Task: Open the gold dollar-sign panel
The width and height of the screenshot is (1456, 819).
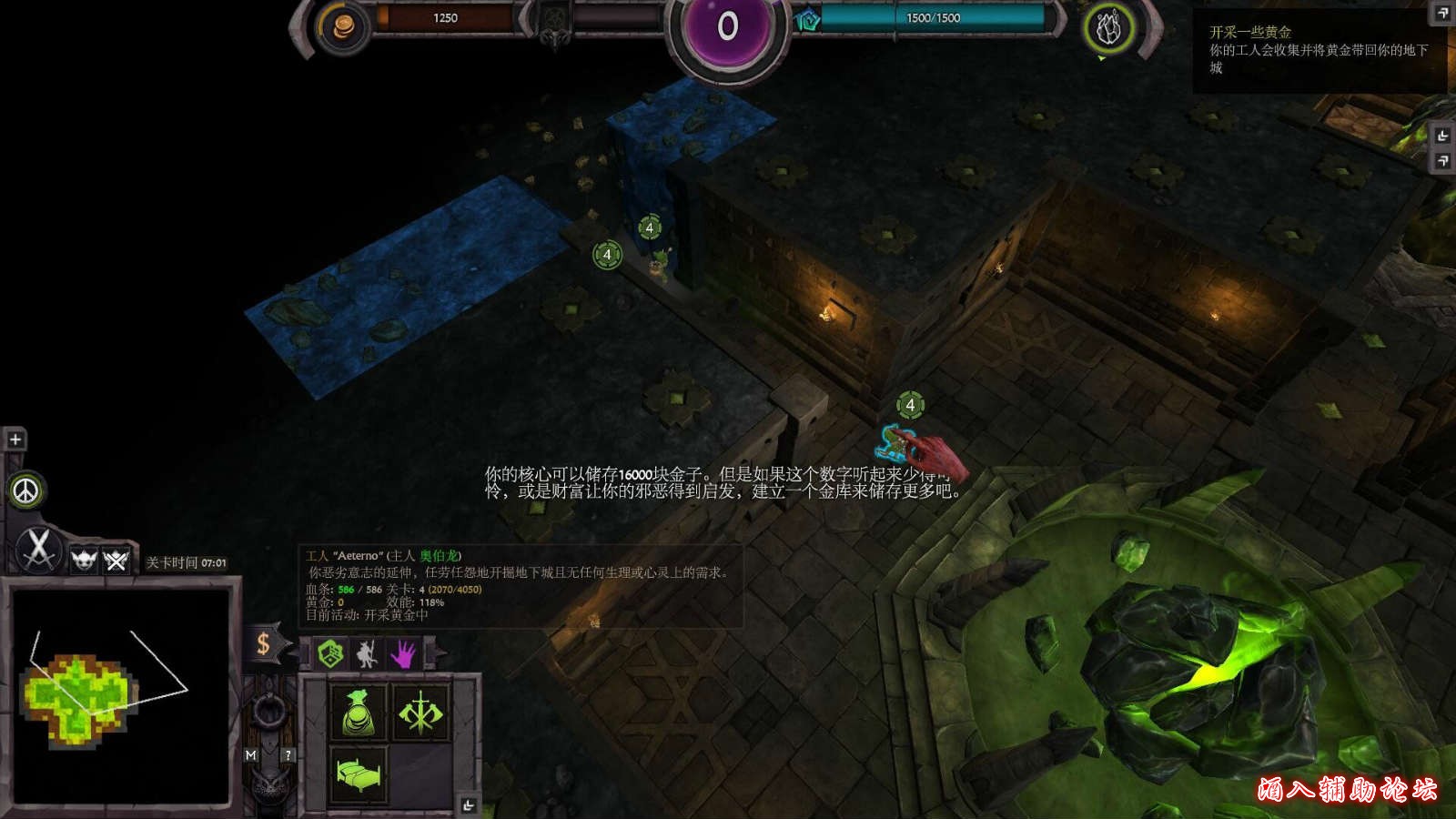Action: pos(263,644)
